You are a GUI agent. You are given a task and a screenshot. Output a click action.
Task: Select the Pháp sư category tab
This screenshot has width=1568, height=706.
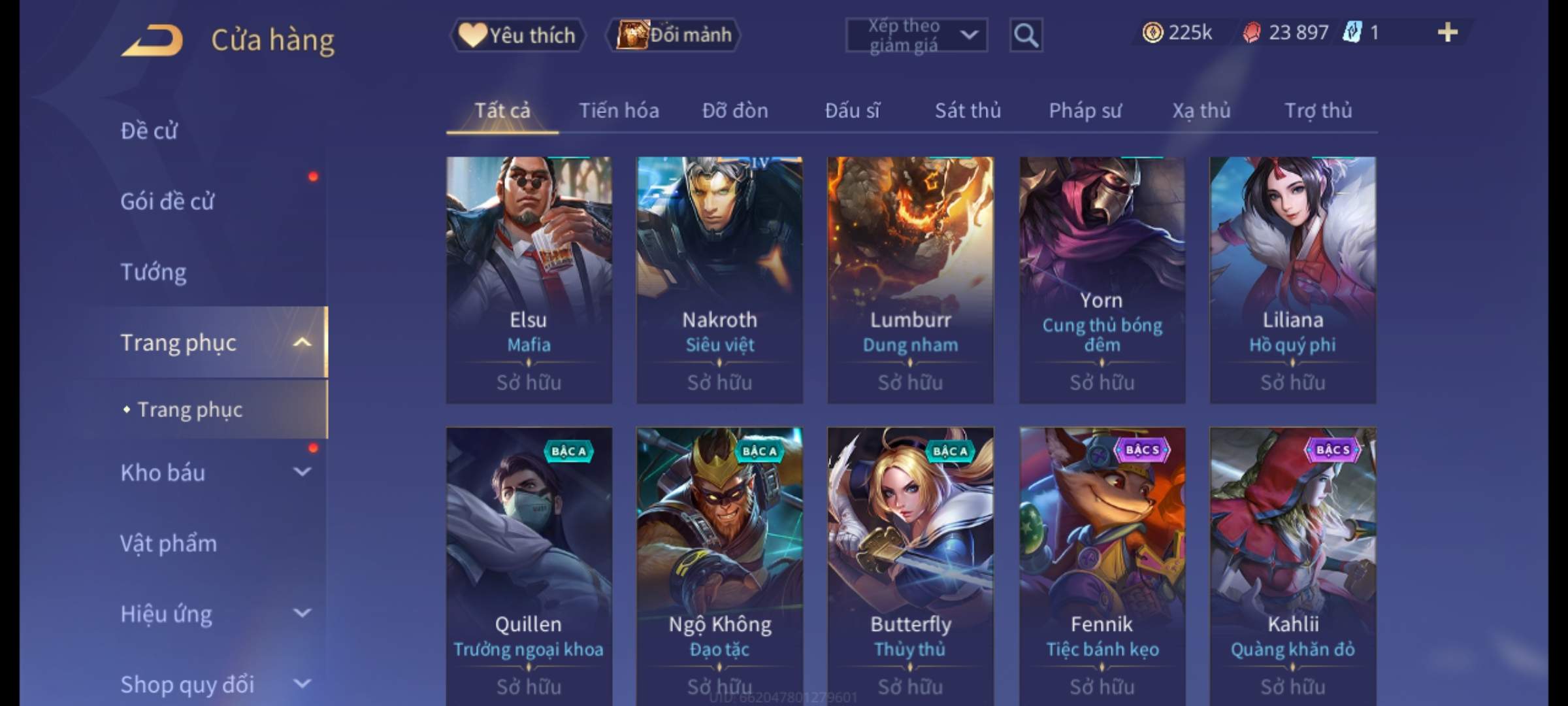click(x=1085, y=110)
